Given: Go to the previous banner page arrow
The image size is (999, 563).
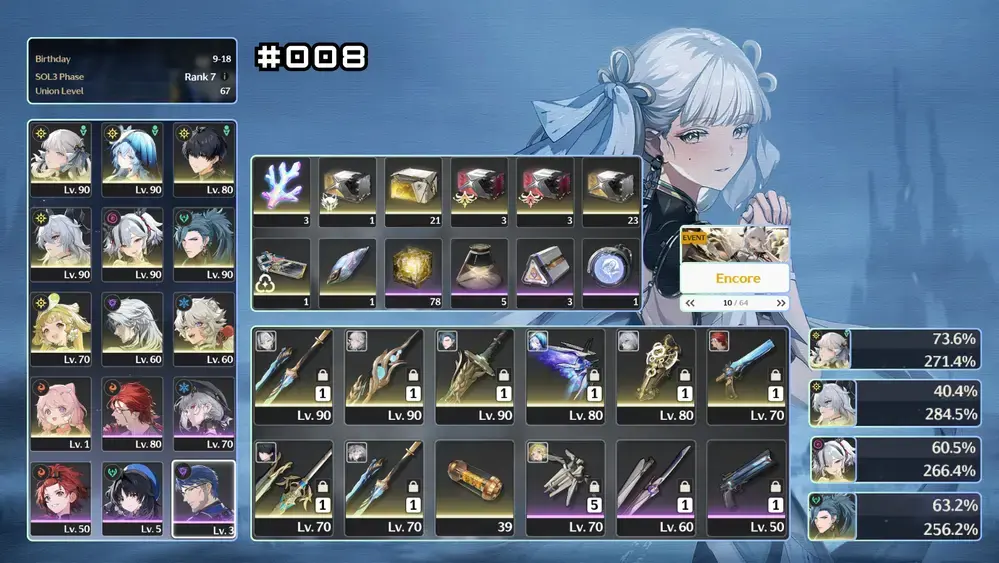Looking at the screenshot, I should tap(689, 303).
